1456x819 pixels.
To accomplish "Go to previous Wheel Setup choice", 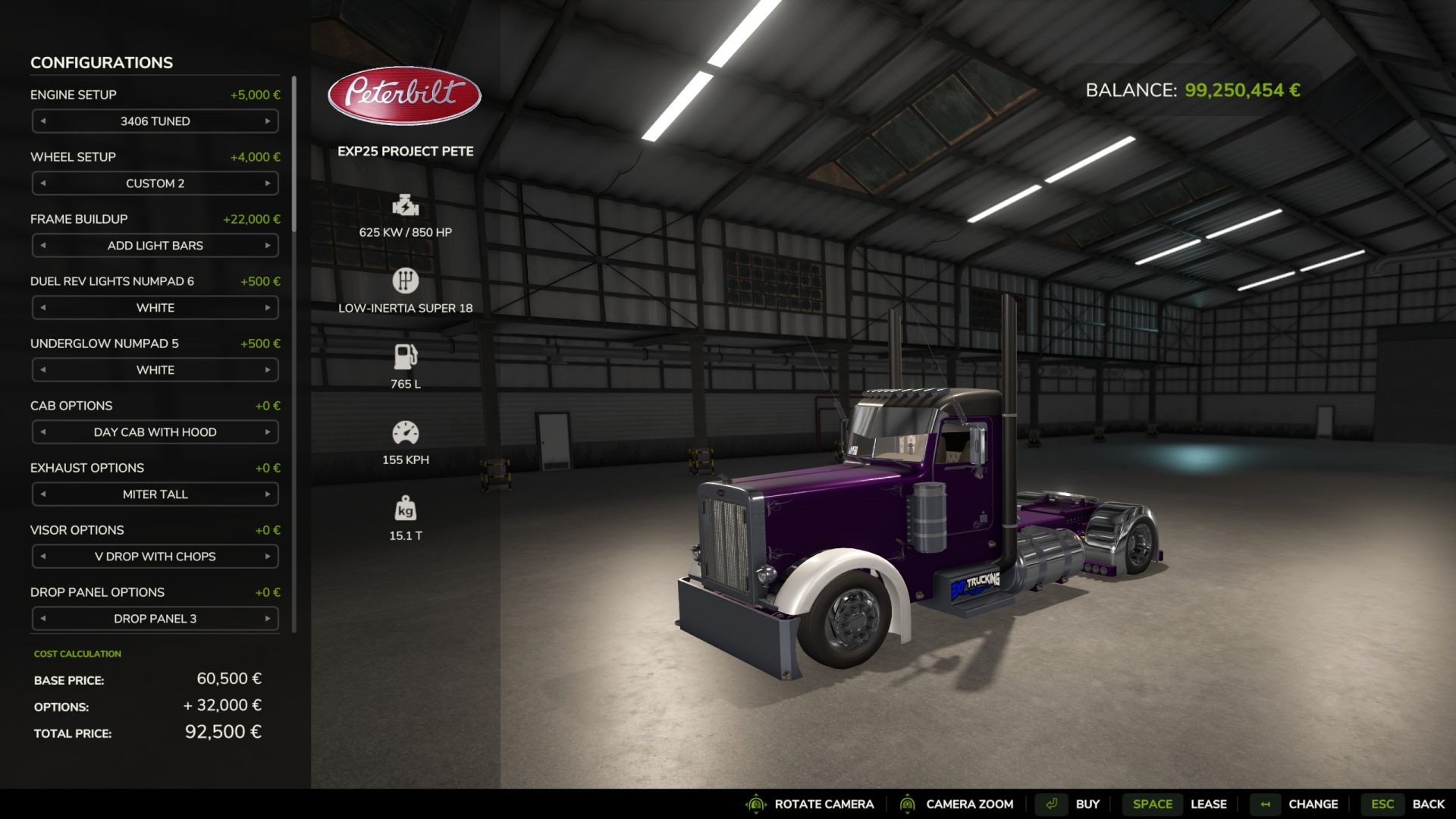I will pos(43,184).
